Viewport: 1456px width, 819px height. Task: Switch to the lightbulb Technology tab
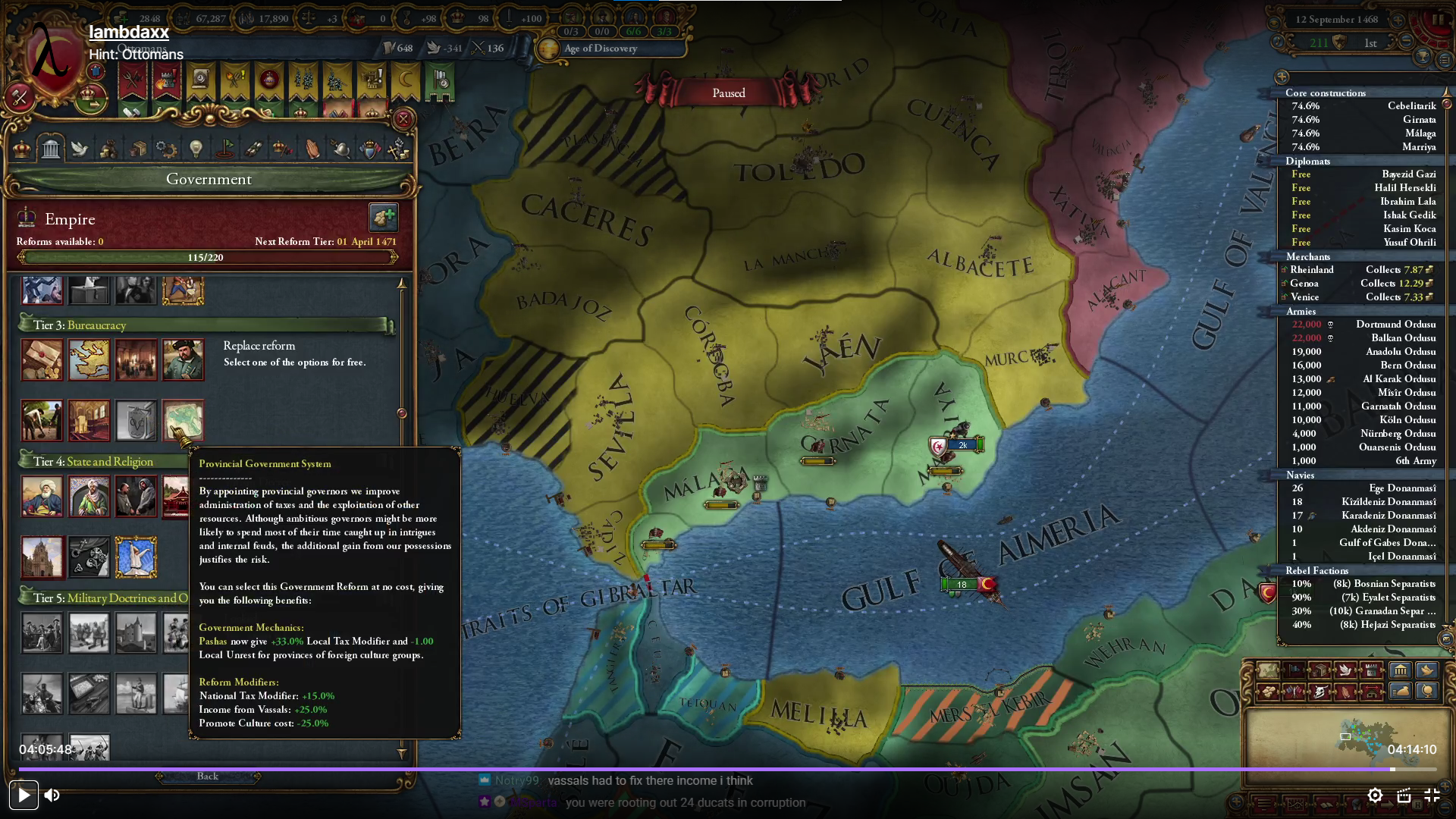click(196, 149)
